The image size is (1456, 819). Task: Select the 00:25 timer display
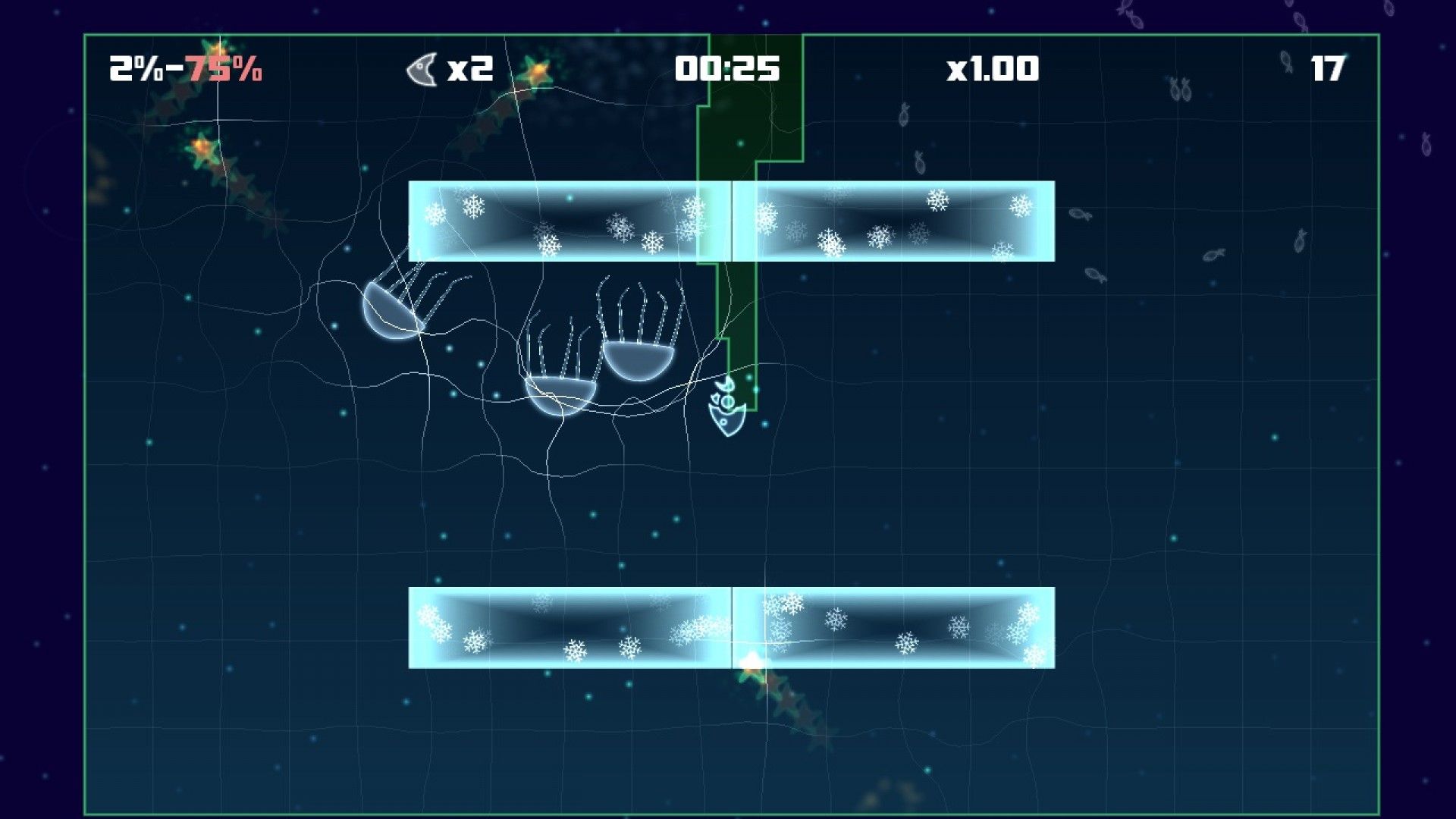pos(726,68)
